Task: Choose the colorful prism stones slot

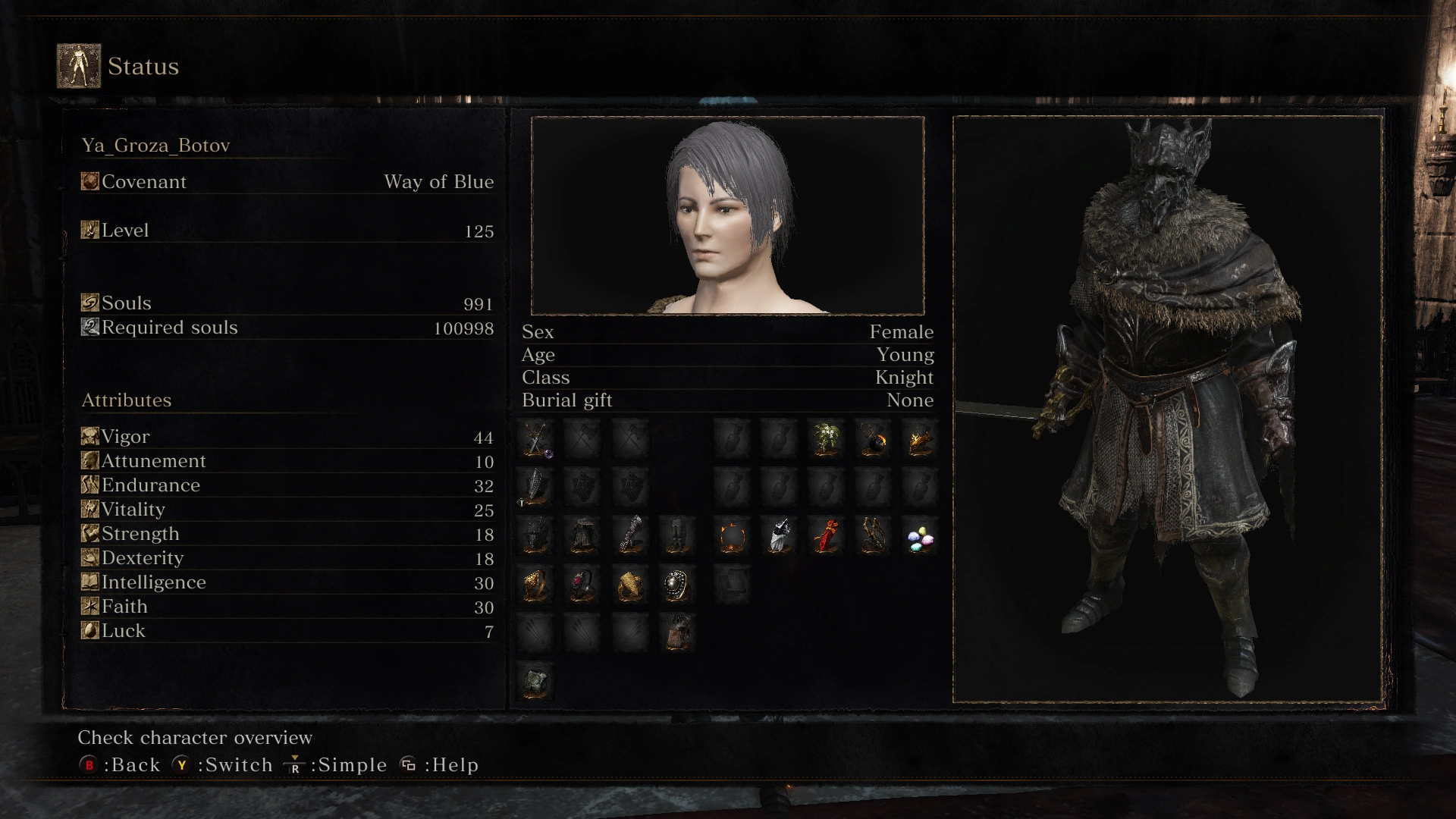Action: pos(920,538)
